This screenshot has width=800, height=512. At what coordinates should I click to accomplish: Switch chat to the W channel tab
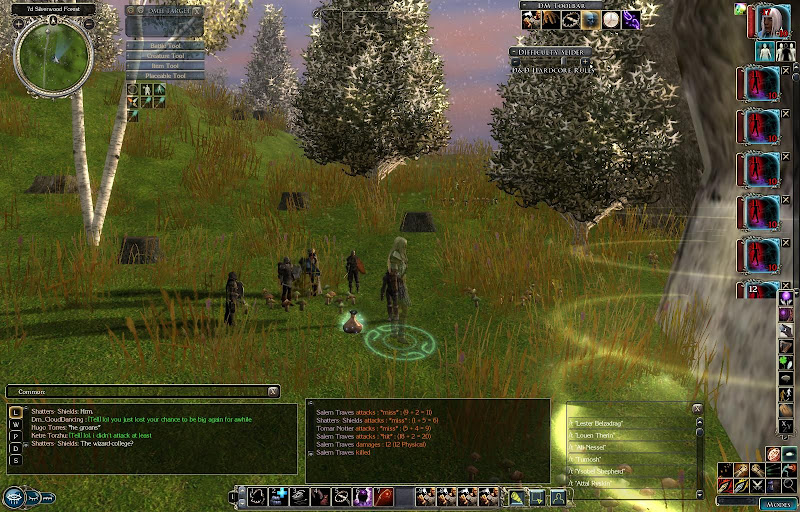coord(16,424)
